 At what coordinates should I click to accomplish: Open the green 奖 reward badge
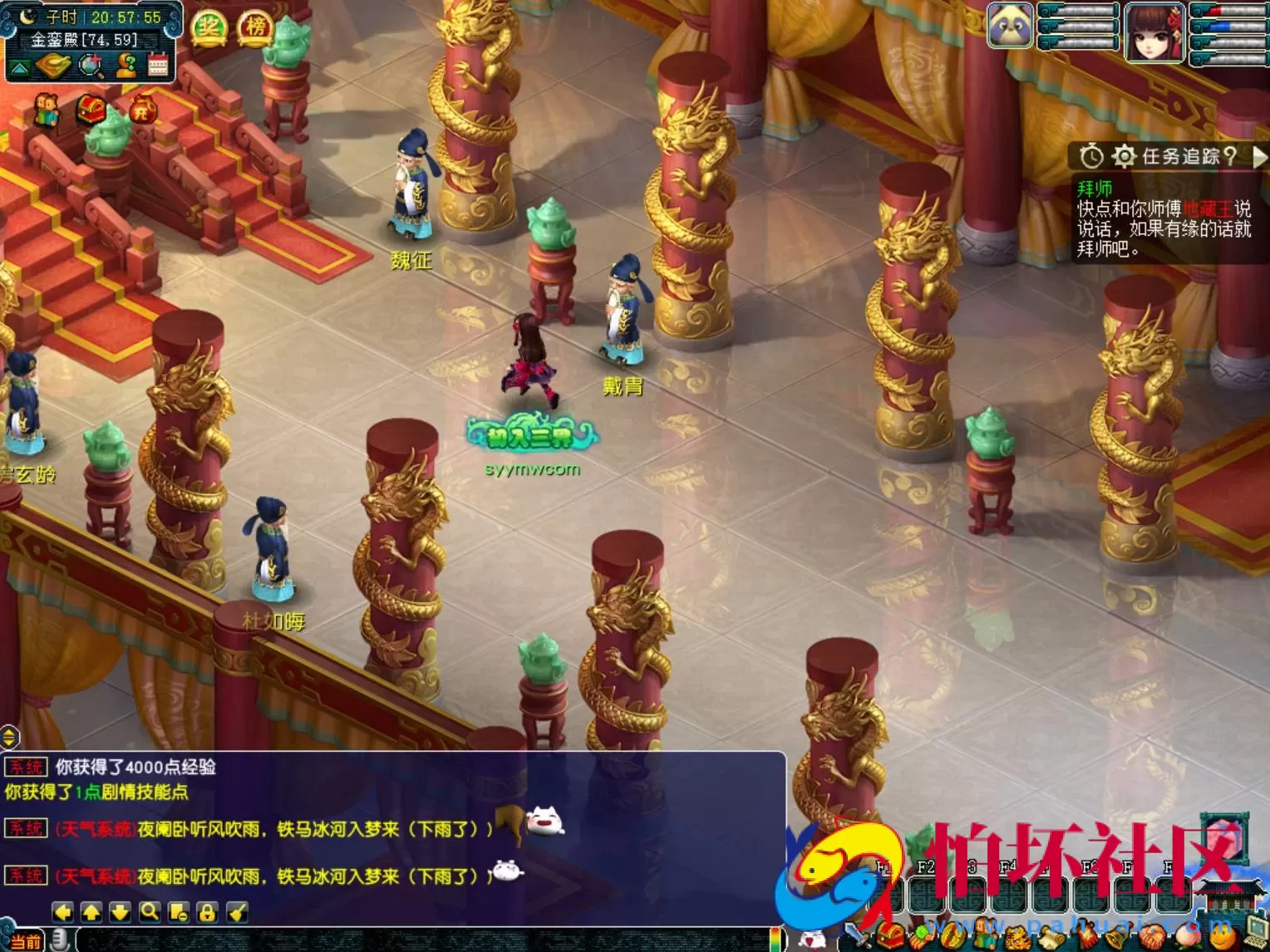[209, 27]
